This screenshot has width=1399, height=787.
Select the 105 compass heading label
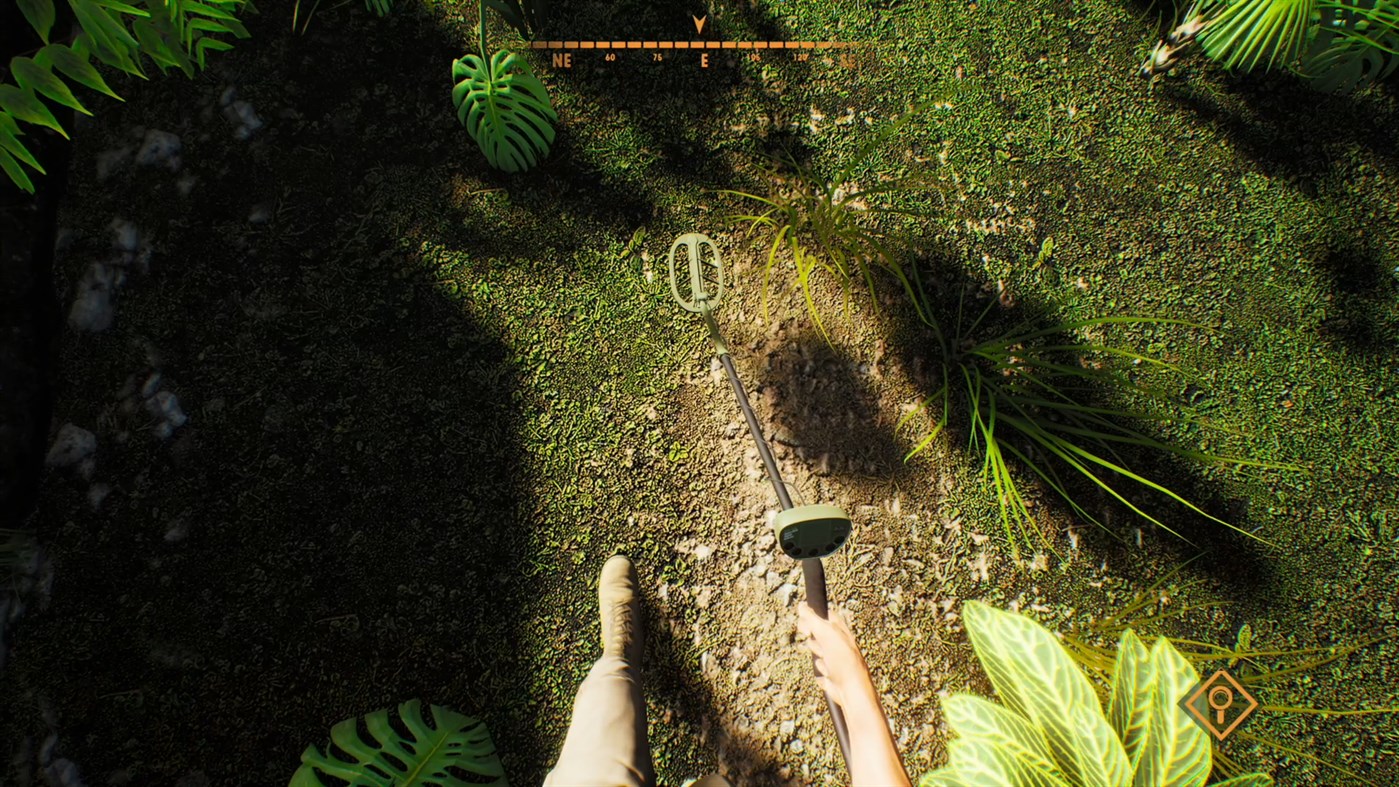pyautogui.click(x=752, y=57)
